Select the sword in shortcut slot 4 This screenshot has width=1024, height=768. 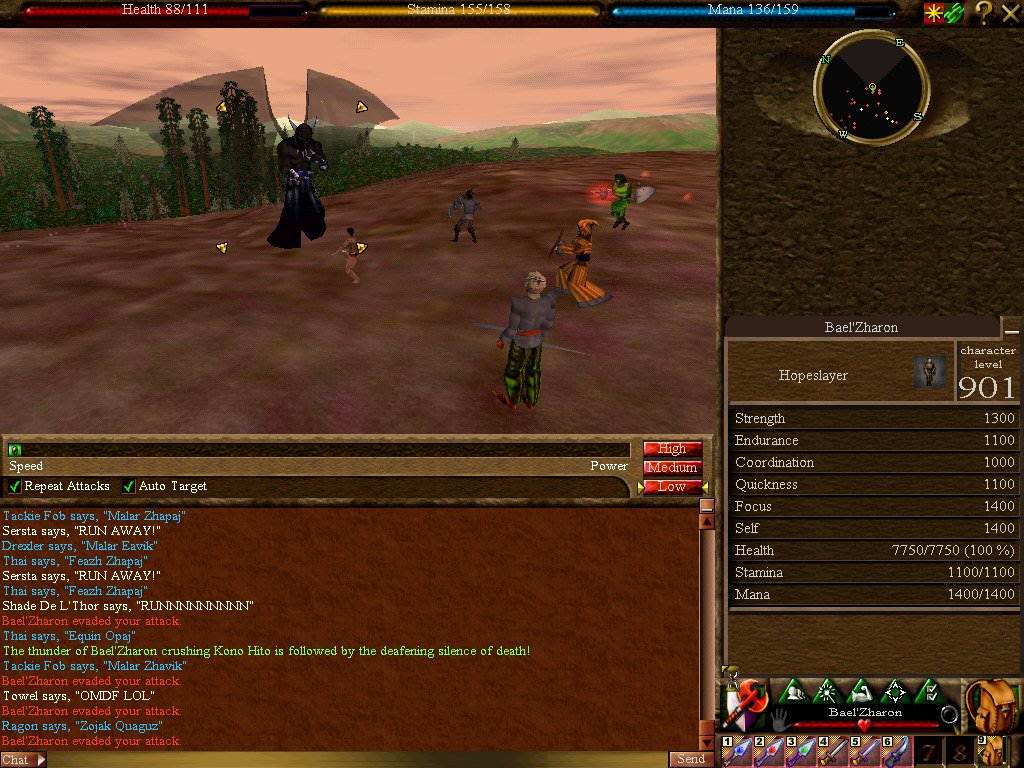[832, 752]
